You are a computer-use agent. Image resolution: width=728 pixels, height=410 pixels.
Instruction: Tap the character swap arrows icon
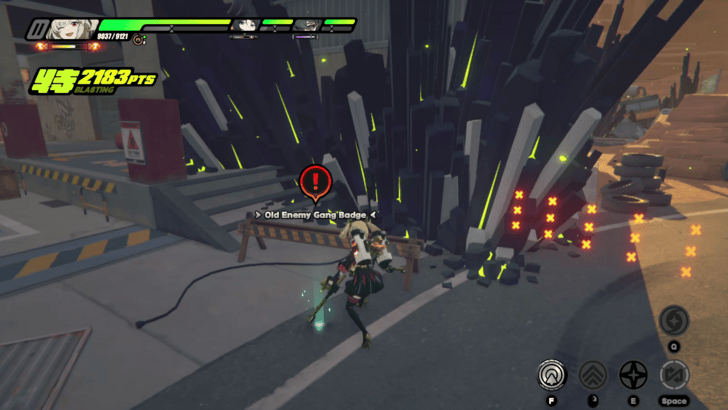pyautogui.click(x=674, y=375)
